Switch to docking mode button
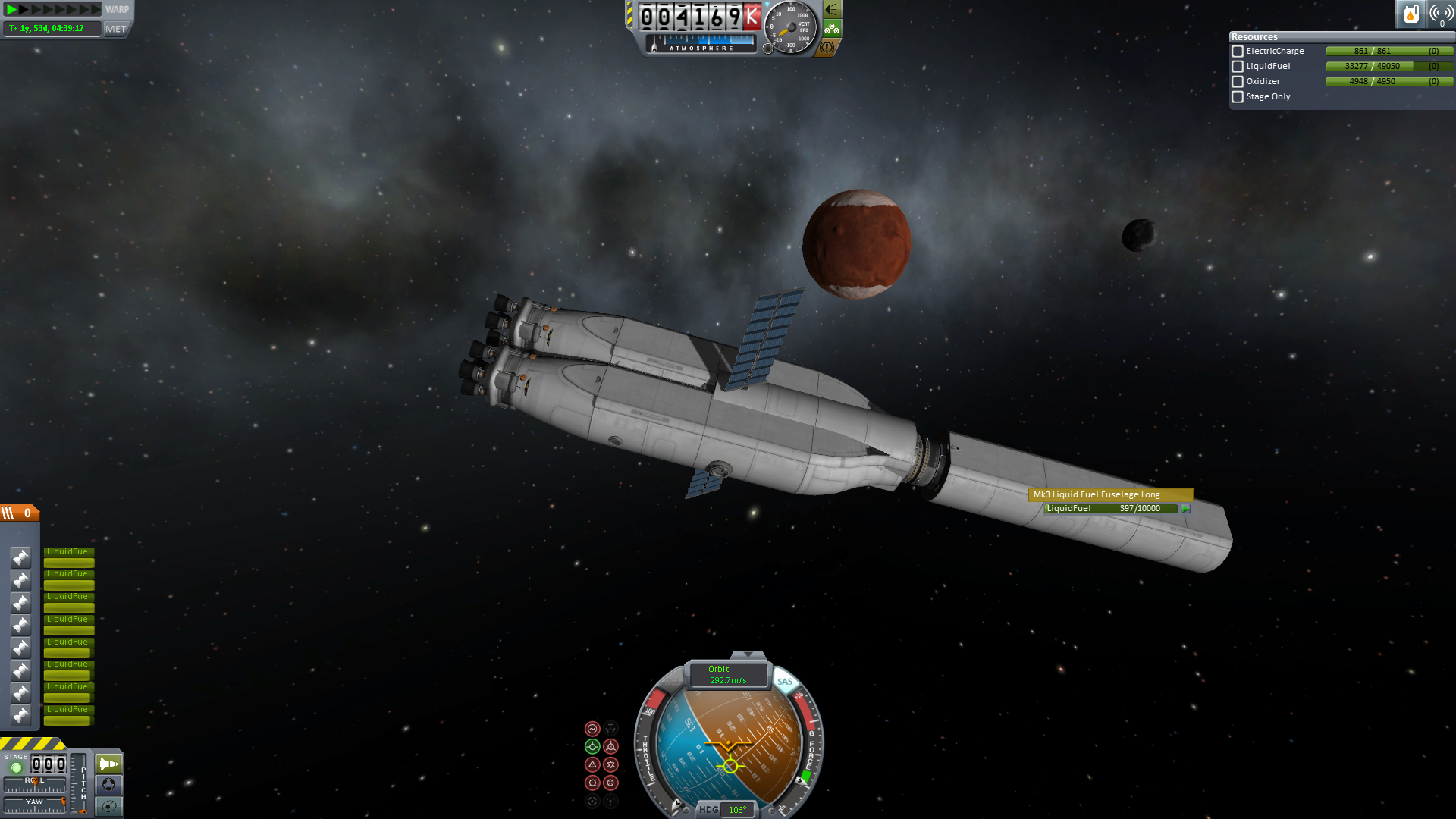This screenshot has width=1456, height=819. (x=108, y=785)
